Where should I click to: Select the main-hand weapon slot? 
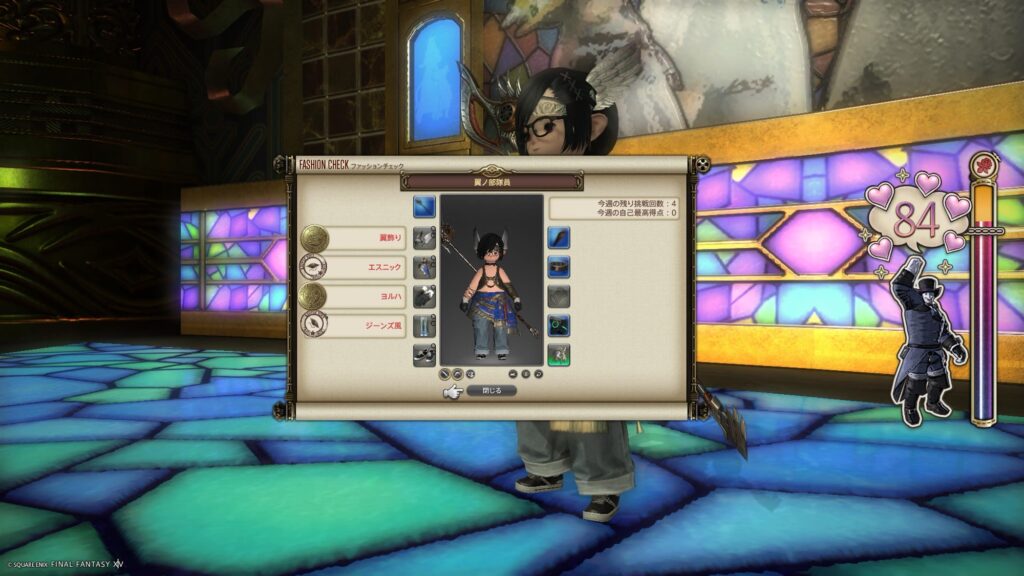pyautogui.click(x=424, y=207)
